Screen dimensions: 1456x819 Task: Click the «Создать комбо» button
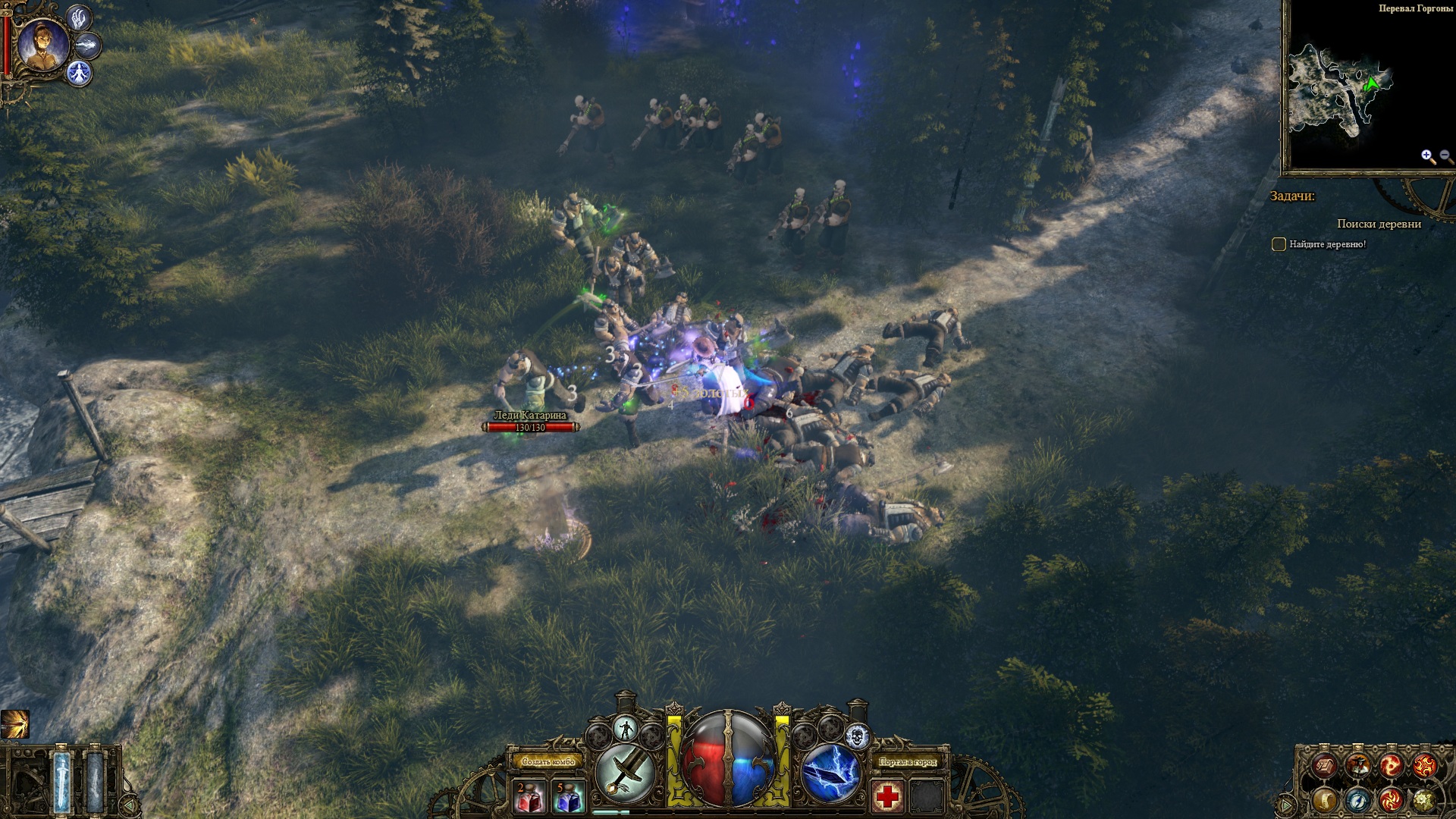pyautogui.click(x=548, y=761)
